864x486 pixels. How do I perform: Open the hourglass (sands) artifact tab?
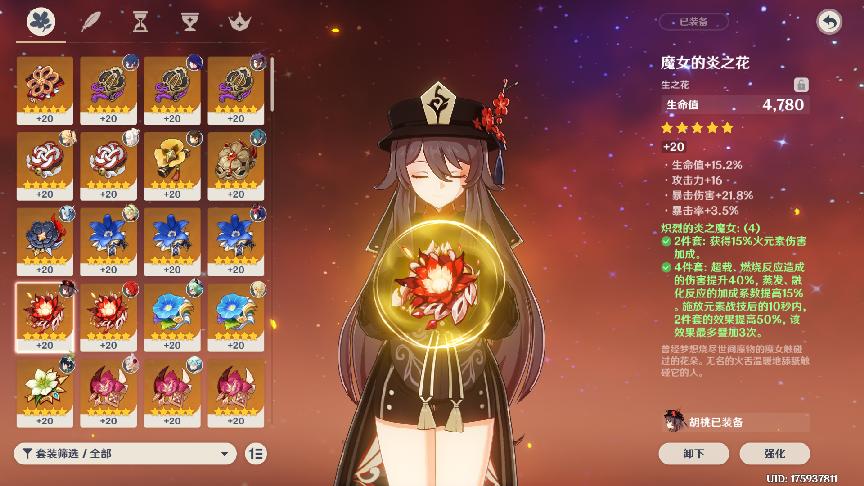[x=140, y=21]
